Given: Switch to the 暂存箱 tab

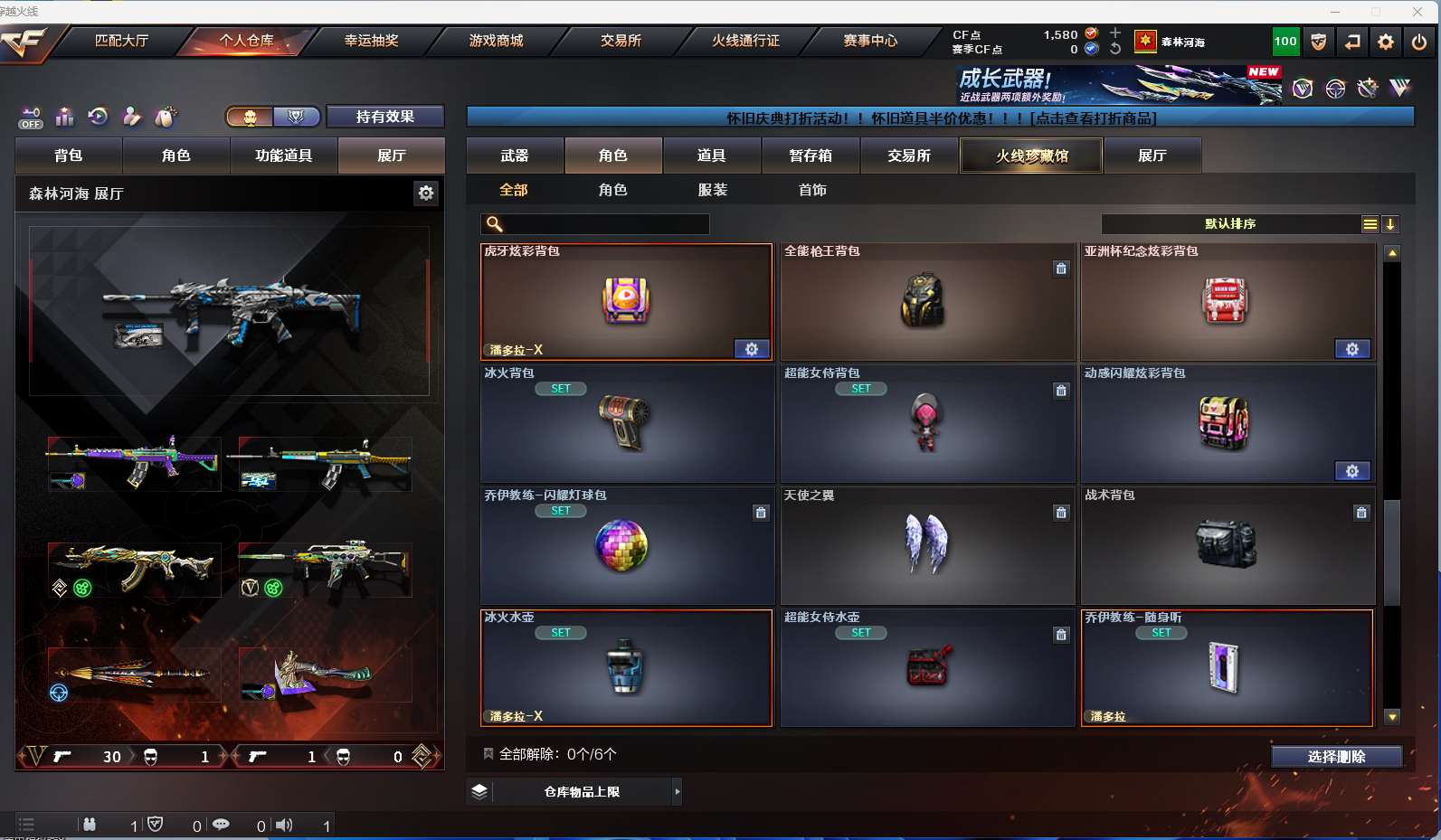Looking at the screenshot, I should (811, 156).
